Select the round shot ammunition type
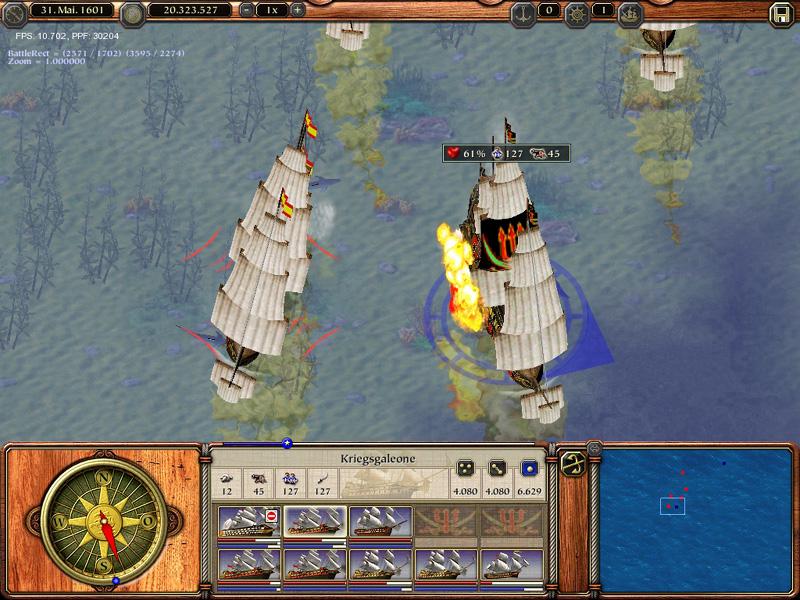This screenshot has height=600, width=800. [x=530, y=469]
